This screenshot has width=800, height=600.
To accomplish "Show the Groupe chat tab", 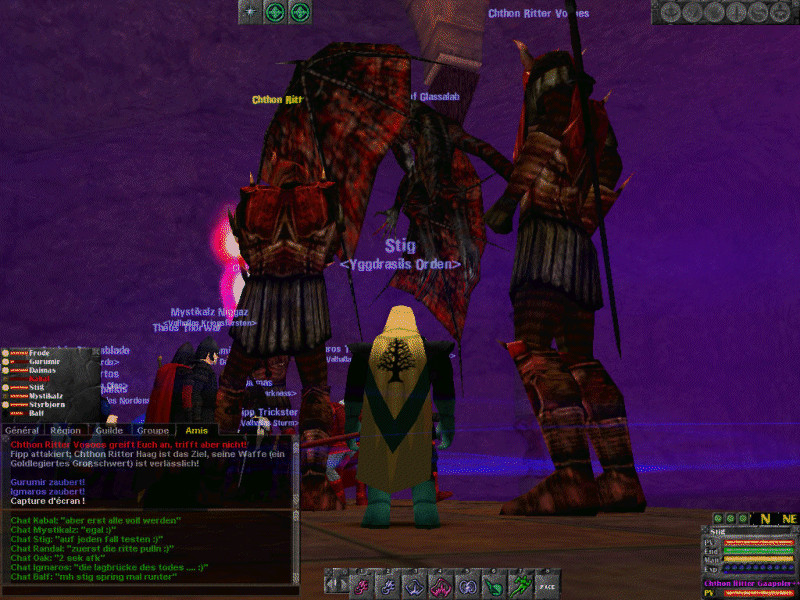I will coord(152,430).
